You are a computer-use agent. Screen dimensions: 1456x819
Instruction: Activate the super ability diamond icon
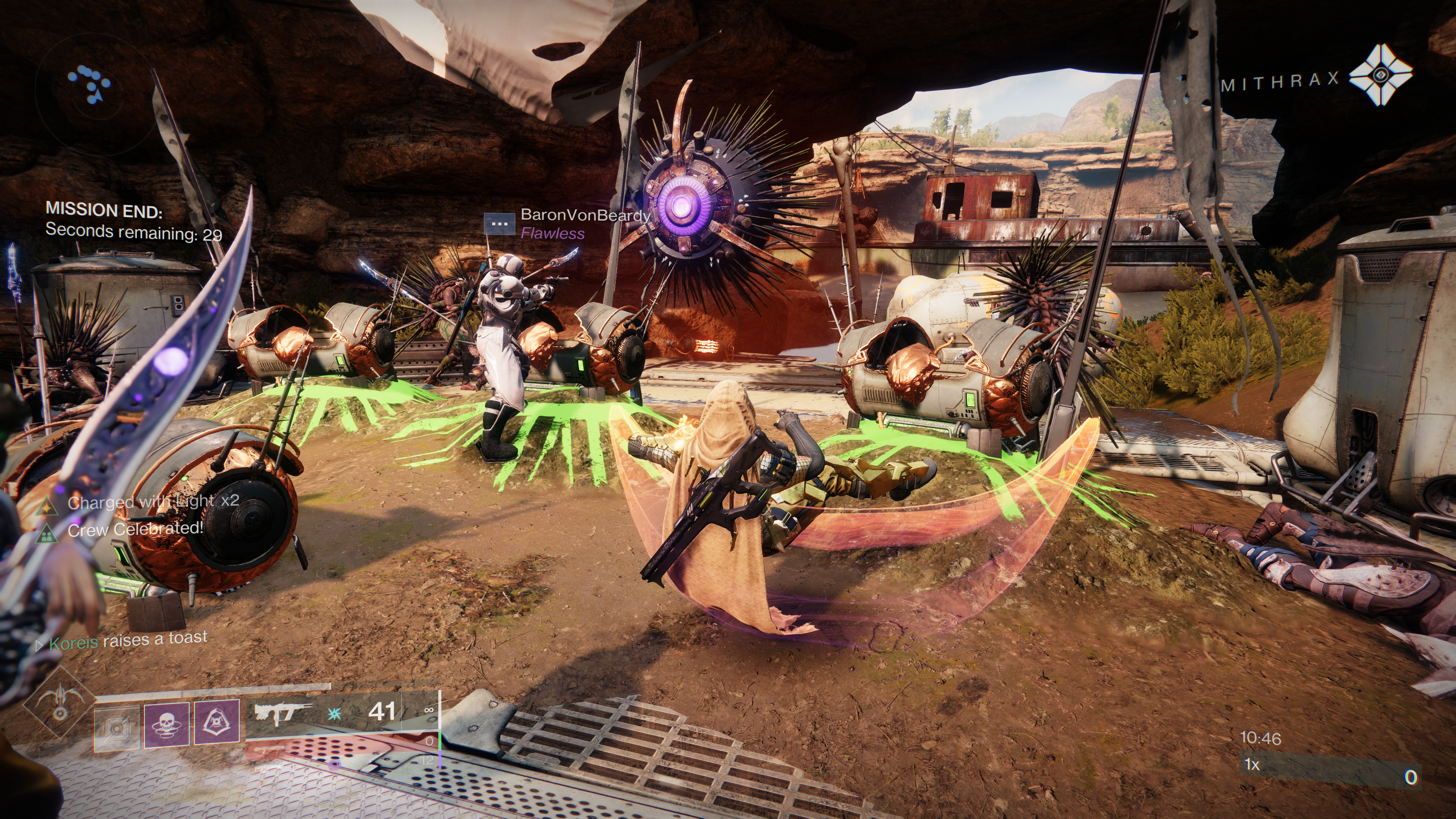pos(60,703)
